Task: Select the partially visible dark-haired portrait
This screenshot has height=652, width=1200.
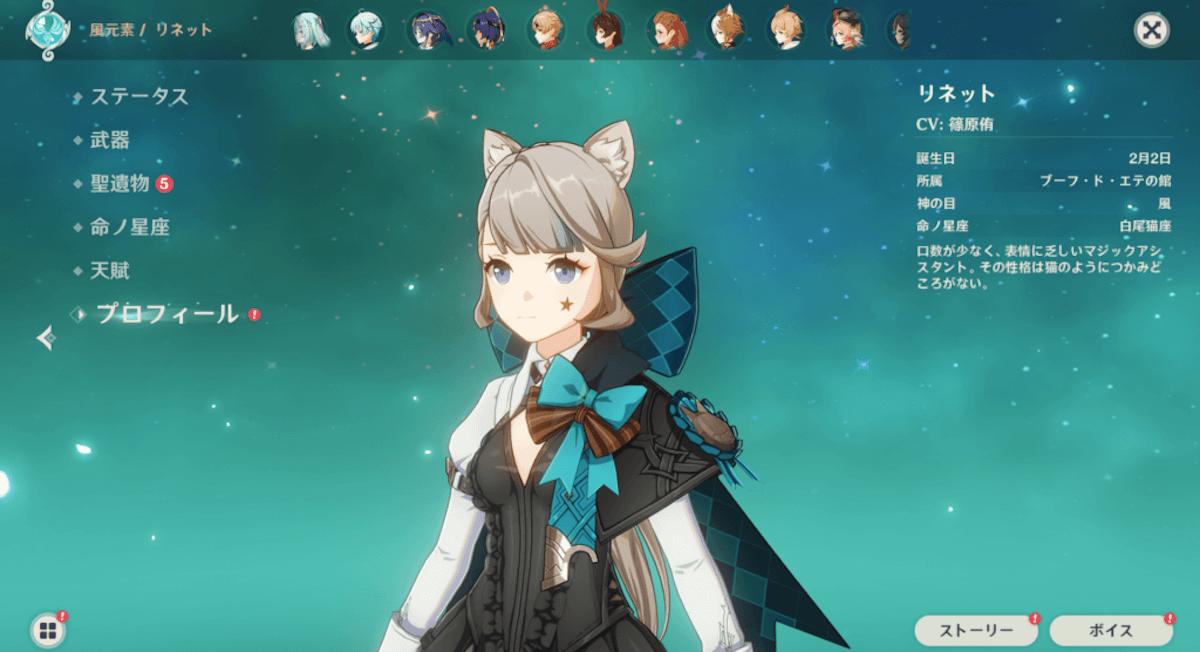Action: pyautogui.click(x=900, y=30)
